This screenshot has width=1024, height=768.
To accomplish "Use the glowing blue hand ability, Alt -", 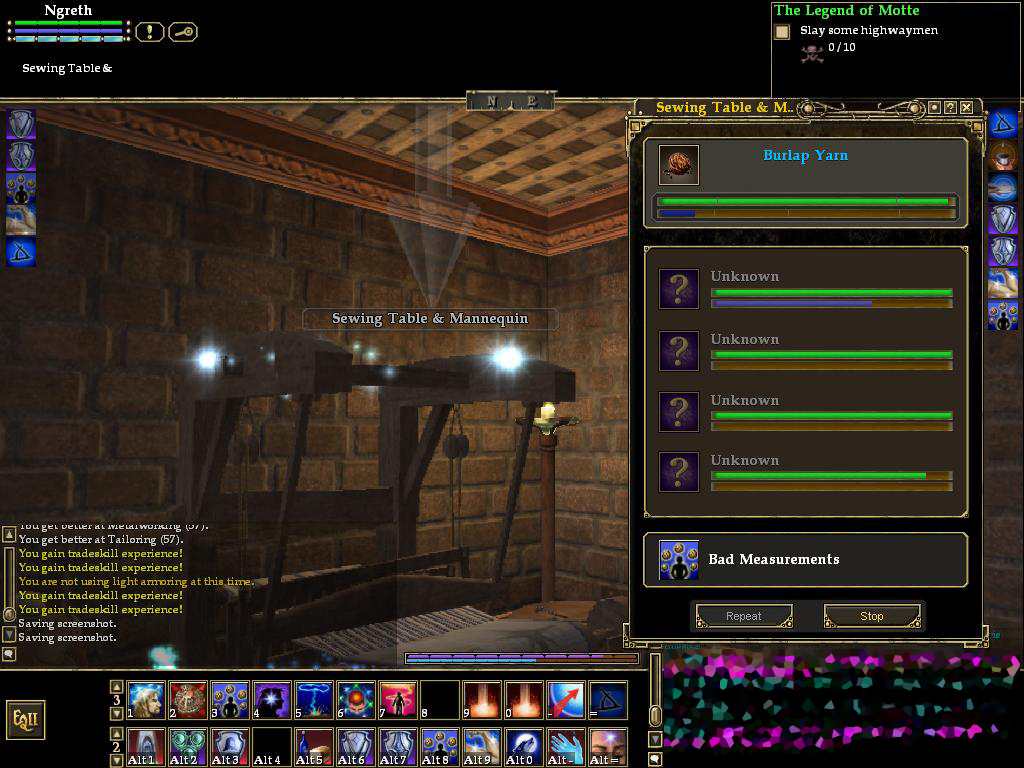I will pyautogui.click(x=566, y=747).
